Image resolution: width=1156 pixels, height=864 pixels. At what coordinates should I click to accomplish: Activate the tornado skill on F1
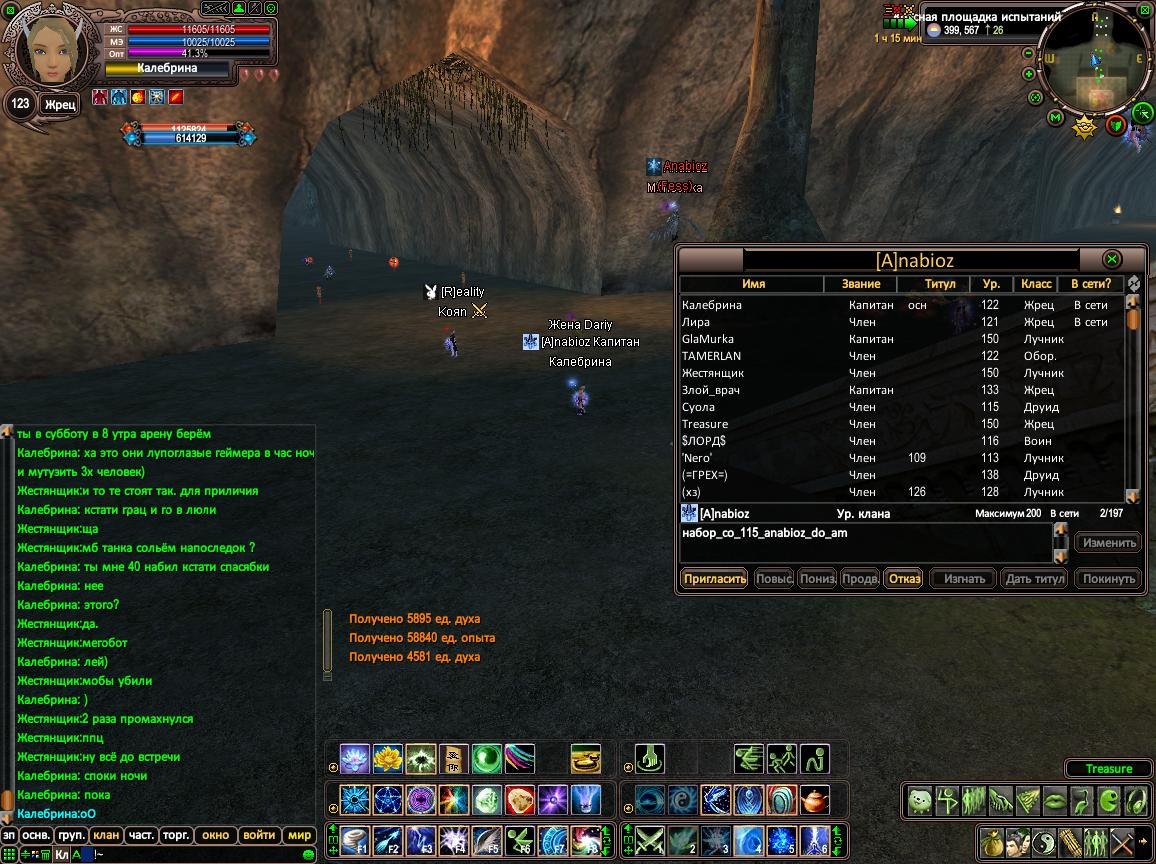point(355,840)
